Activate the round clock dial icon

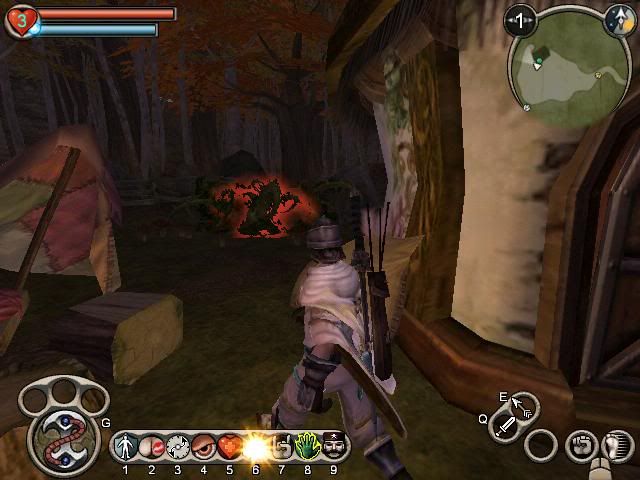click(x=178, y=445)
